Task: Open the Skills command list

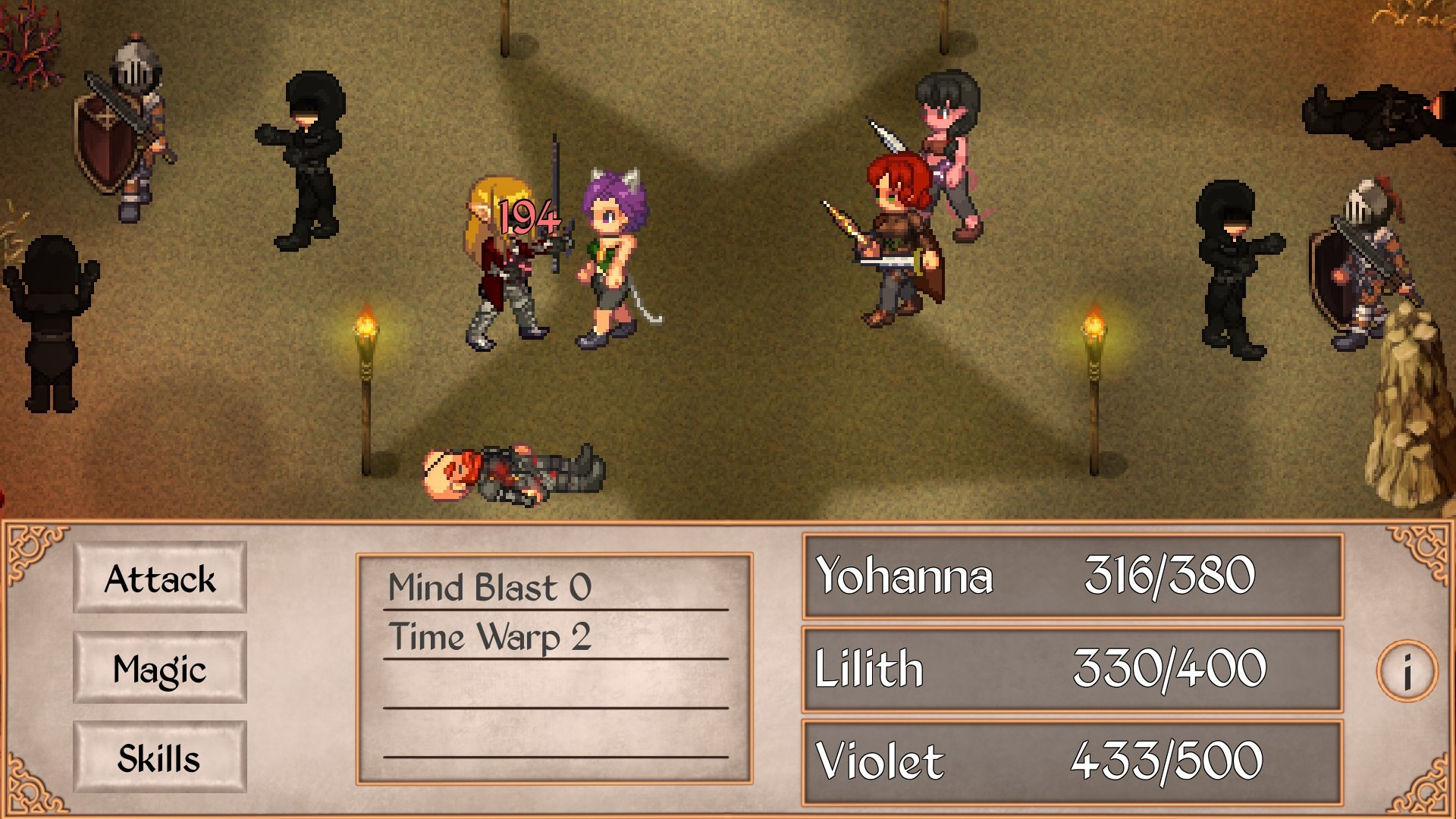Action: (160, 758)
